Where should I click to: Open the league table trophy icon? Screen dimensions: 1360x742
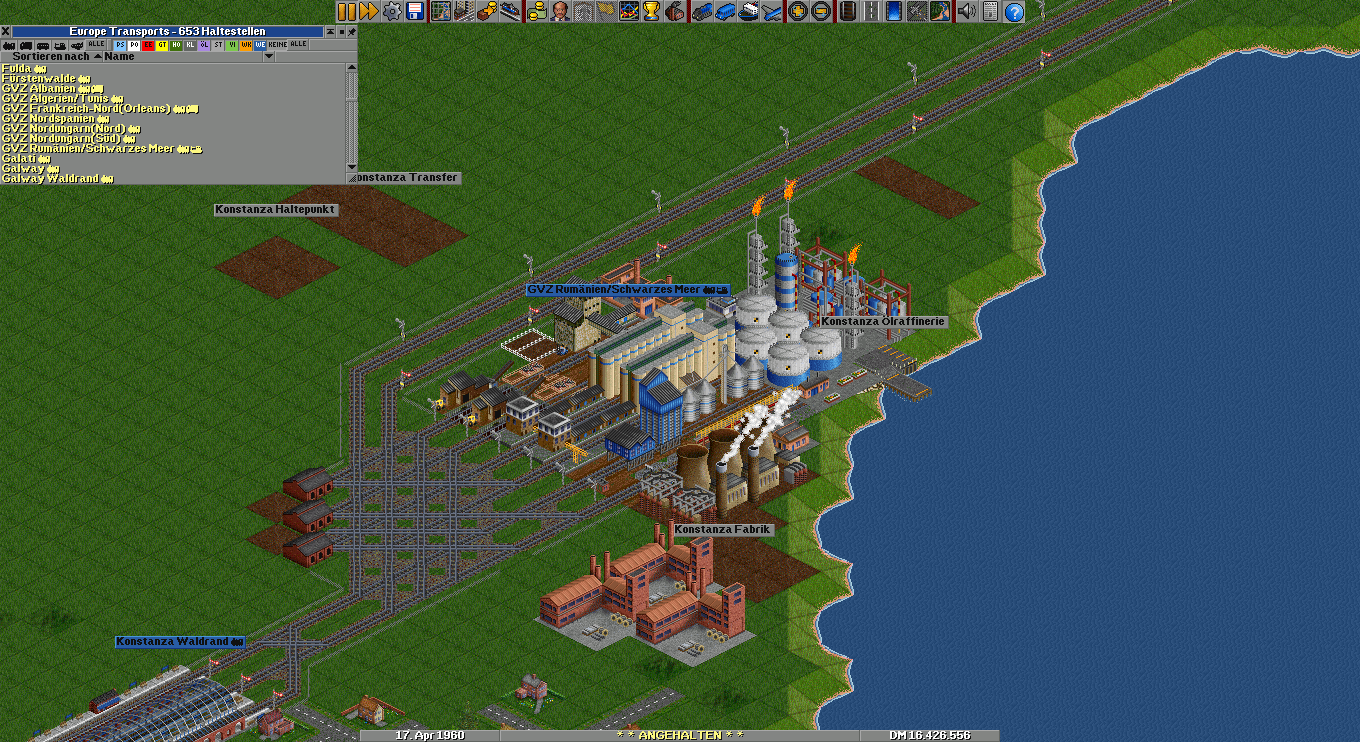coord(651,11)
